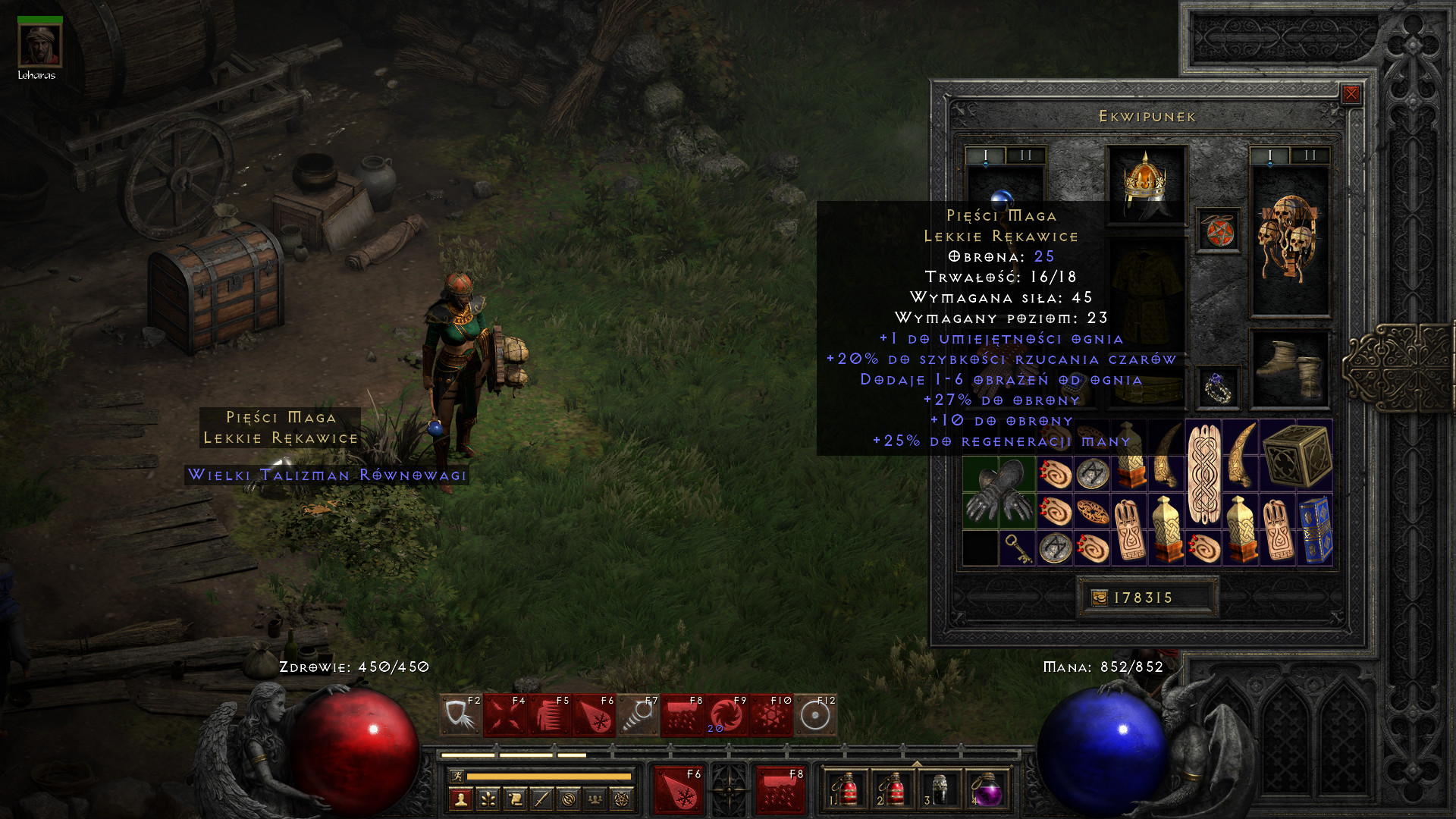This screenshot has height=819, width=1456.
Task: Select the Horadric Cube in inventory
Action: click(1298, 455)
